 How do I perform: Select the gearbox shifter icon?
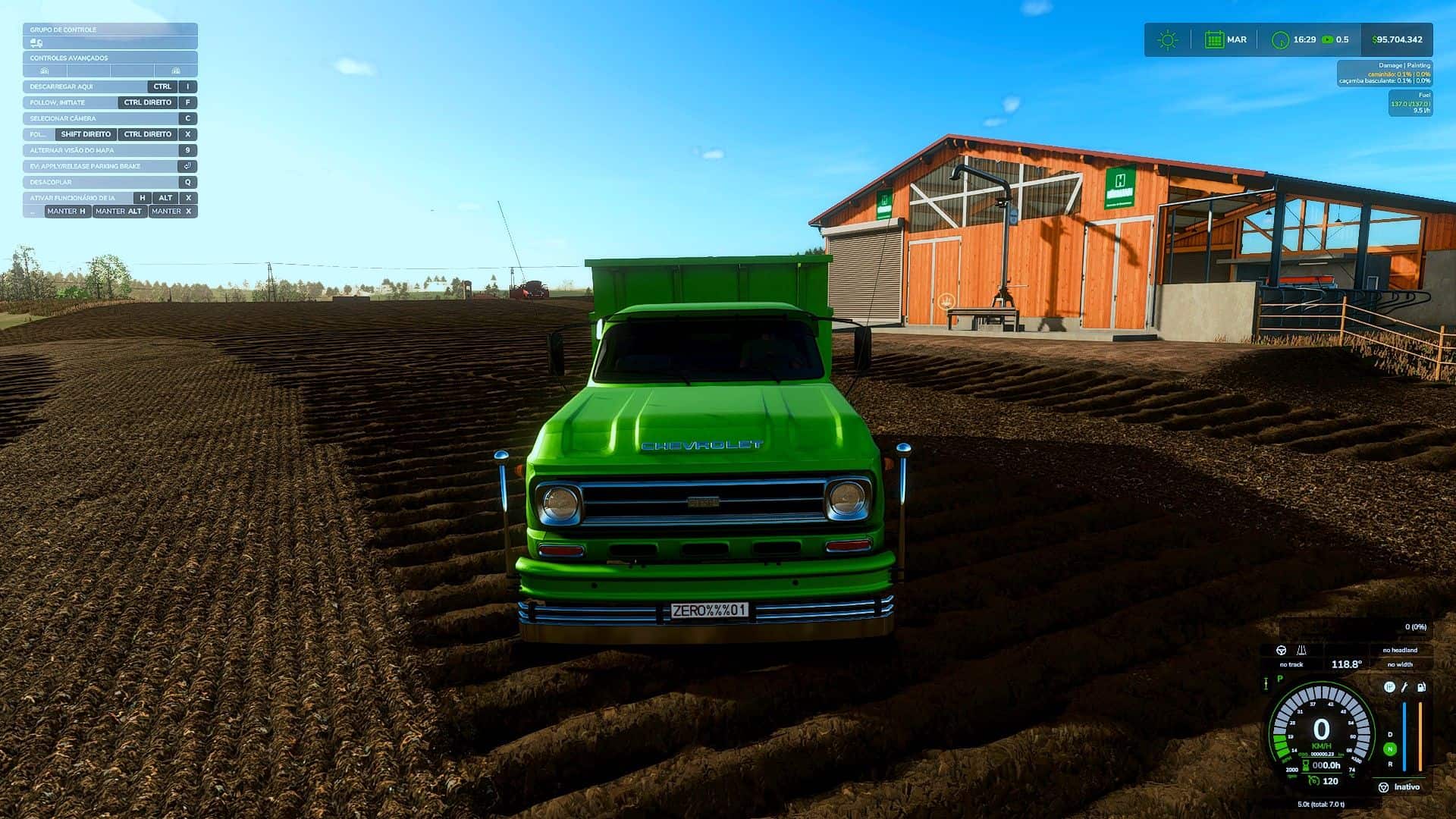coord(1389,687)
